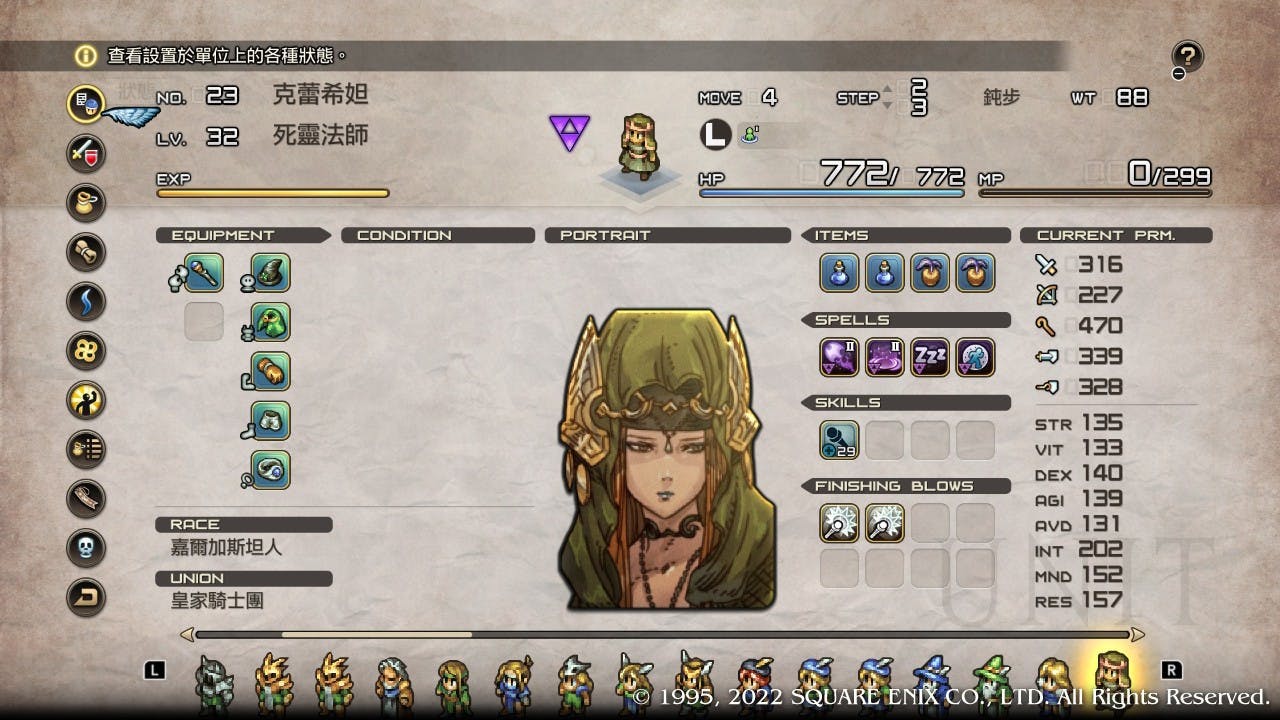Choose the first finishing blow icon
1280x720 pixels.
click(x=839, y=523)
